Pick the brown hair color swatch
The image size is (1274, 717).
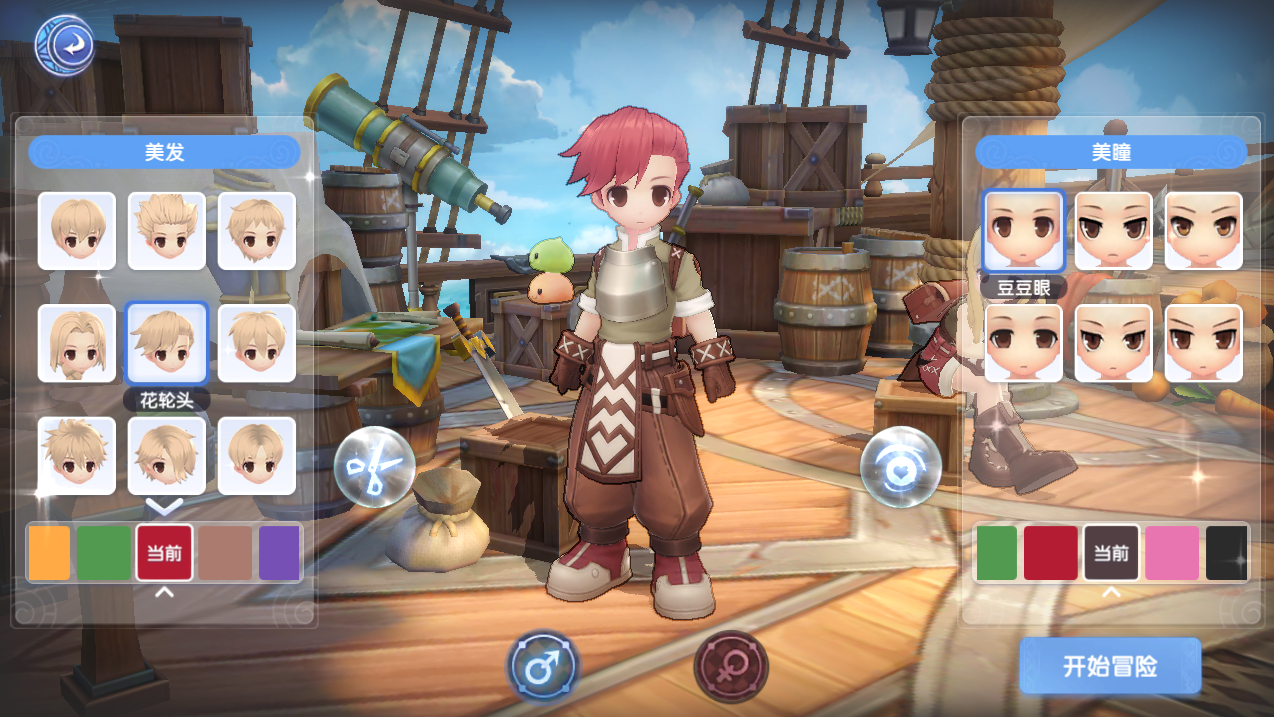coord(224,553)
